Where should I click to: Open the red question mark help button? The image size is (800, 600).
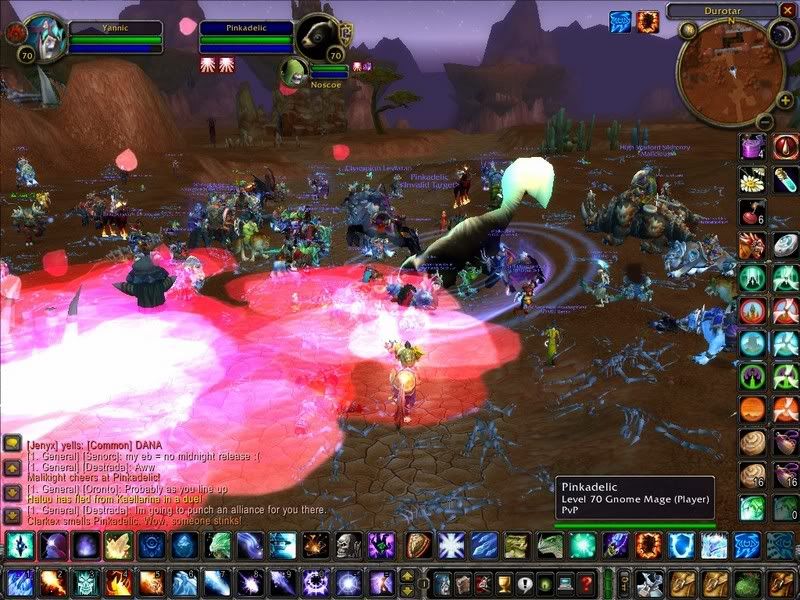[588, 583]
